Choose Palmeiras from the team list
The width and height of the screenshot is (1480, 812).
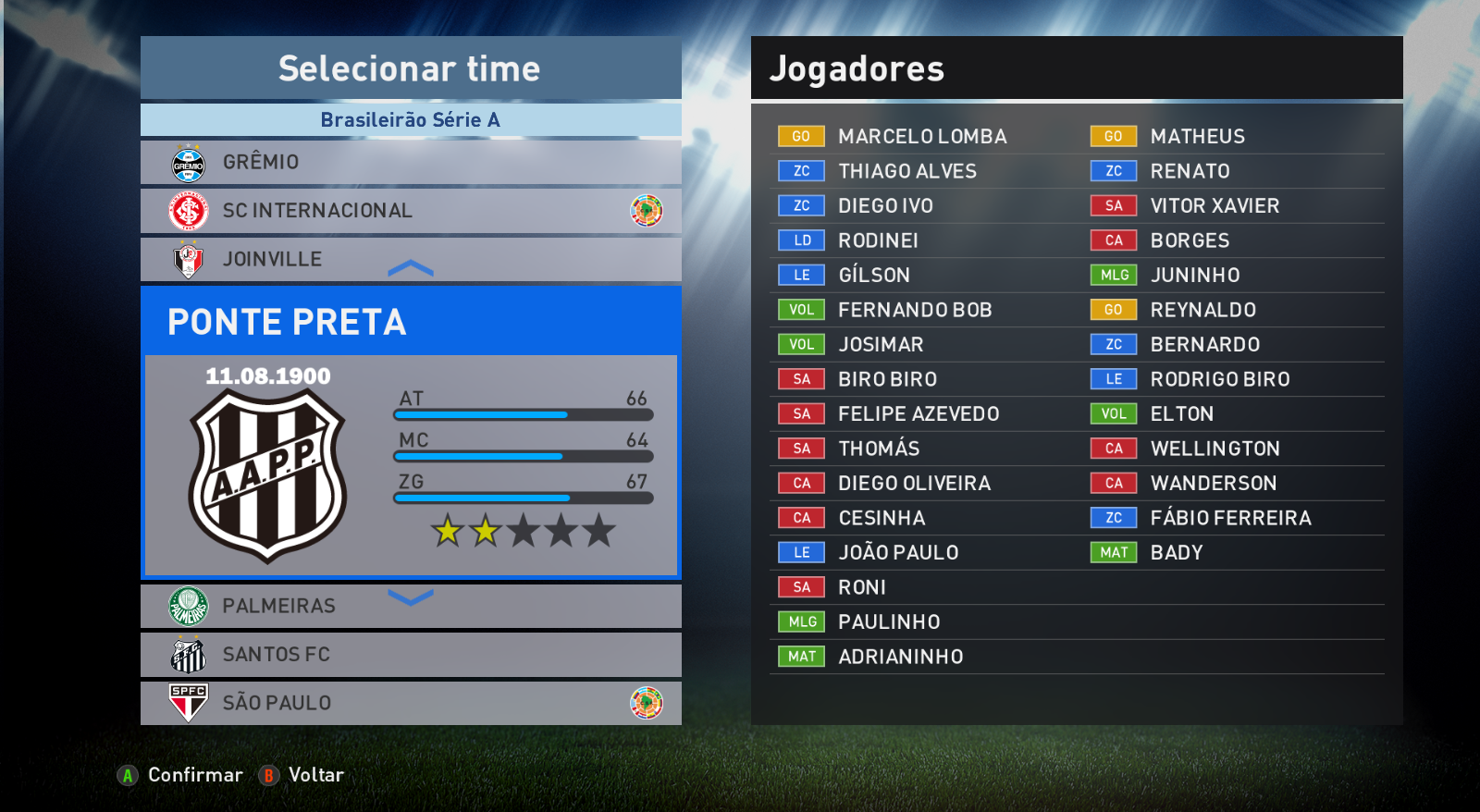[410, 607]
